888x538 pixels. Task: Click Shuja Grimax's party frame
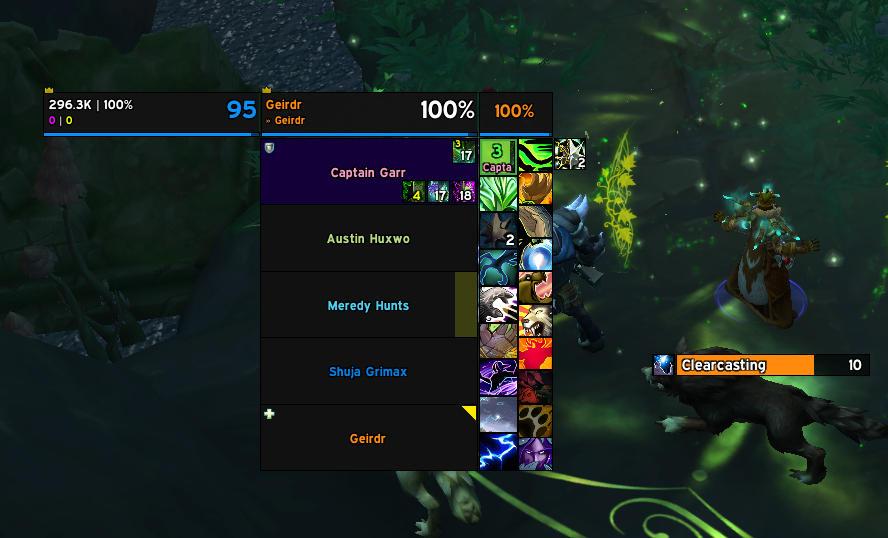(368, 372)
